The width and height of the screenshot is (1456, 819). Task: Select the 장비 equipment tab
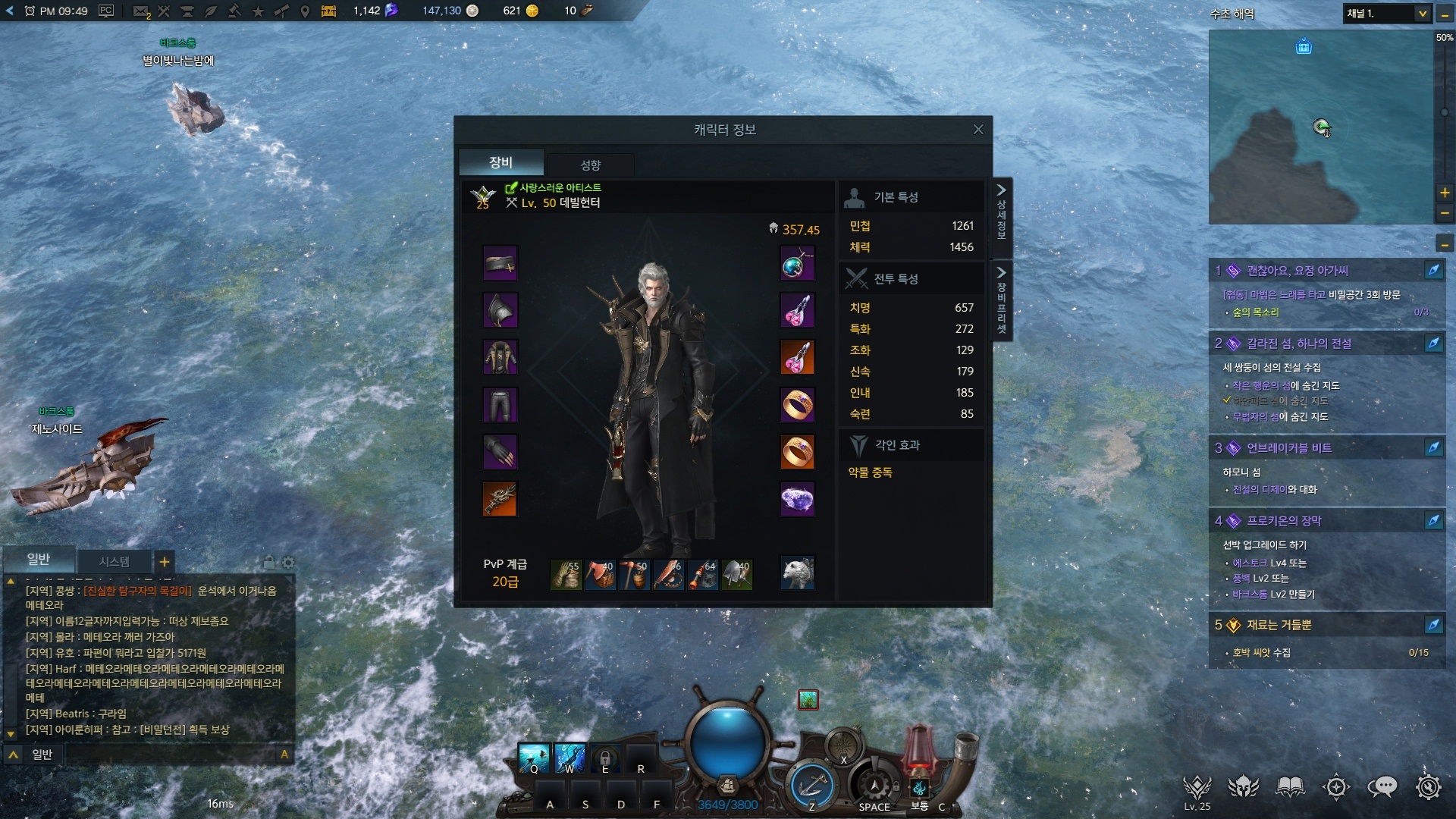500,162
